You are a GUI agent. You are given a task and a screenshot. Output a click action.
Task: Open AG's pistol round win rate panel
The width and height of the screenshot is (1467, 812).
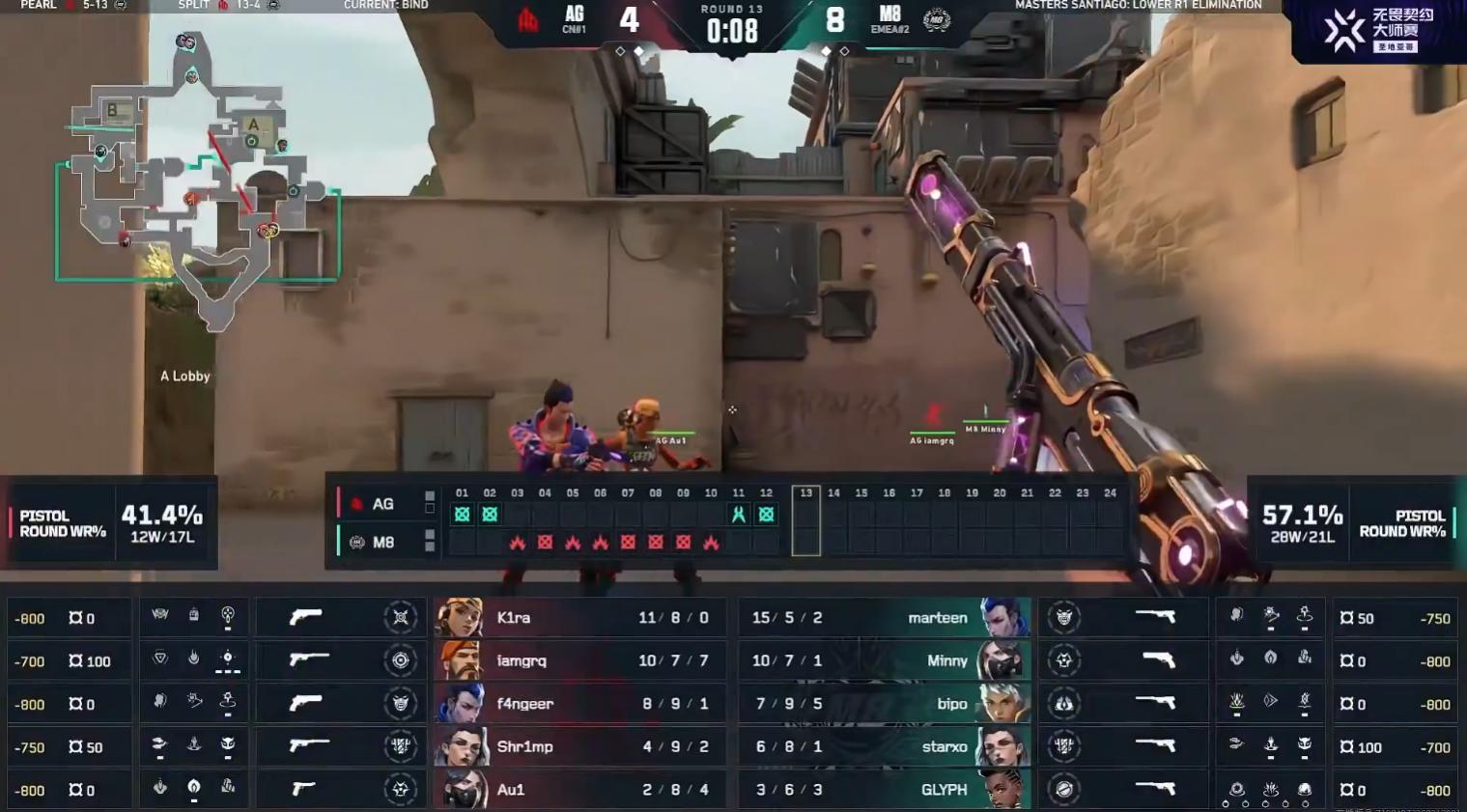(110, 523)
